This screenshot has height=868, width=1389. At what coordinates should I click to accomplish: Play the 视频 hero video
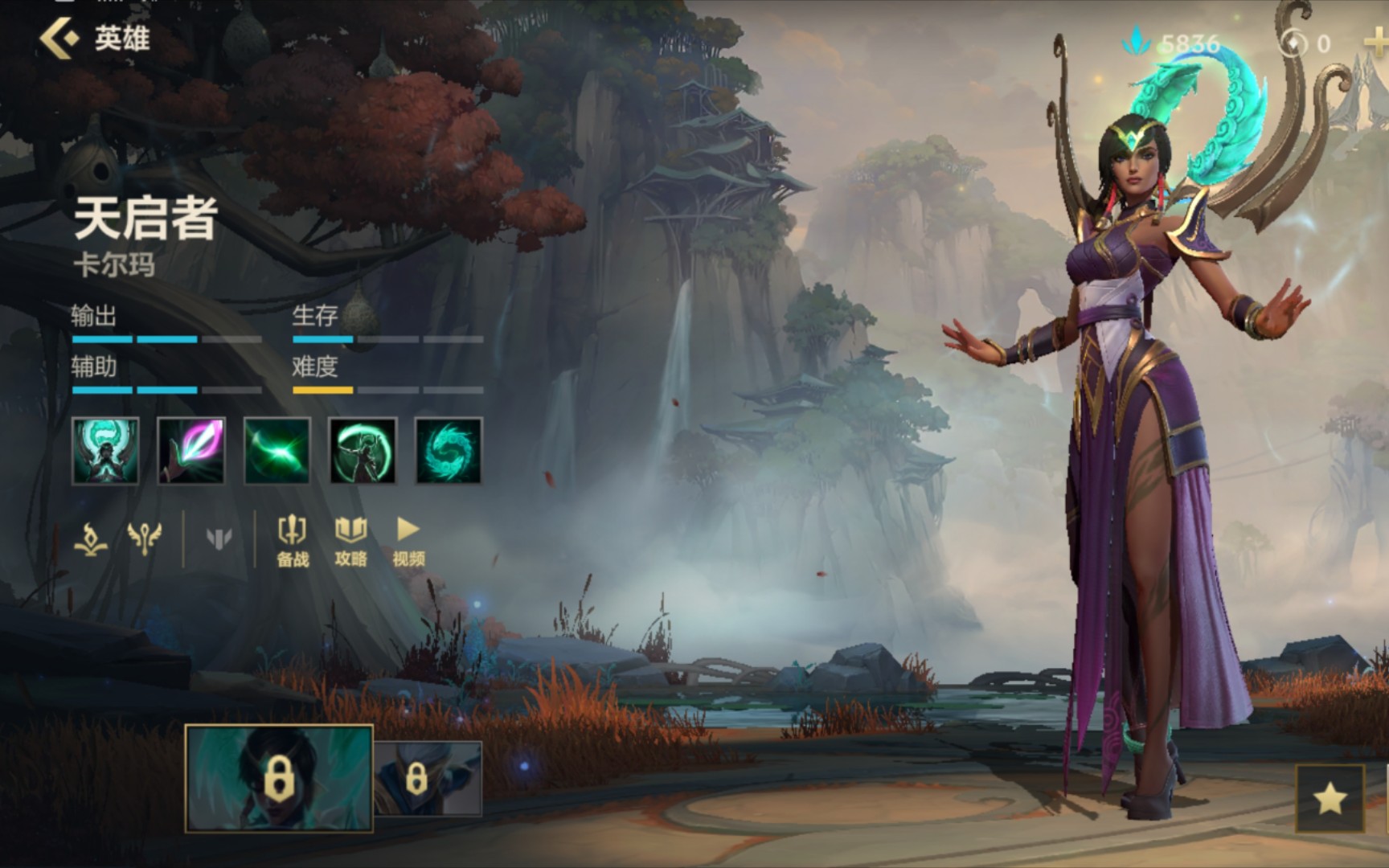408,541
